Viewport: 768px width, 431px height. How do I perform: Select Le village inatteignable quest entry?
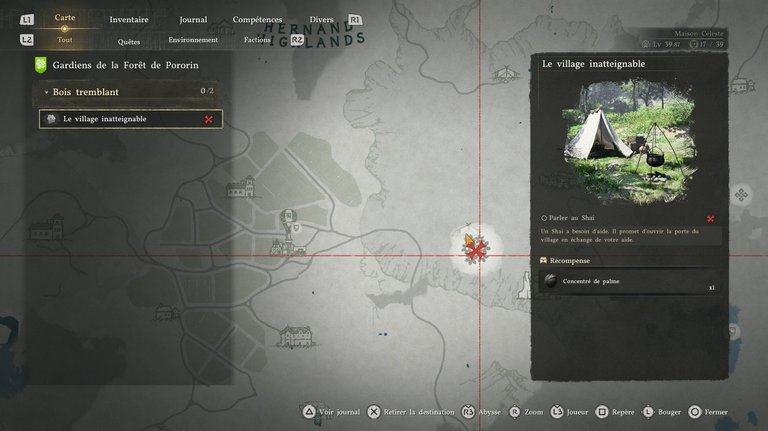(130, 119)
